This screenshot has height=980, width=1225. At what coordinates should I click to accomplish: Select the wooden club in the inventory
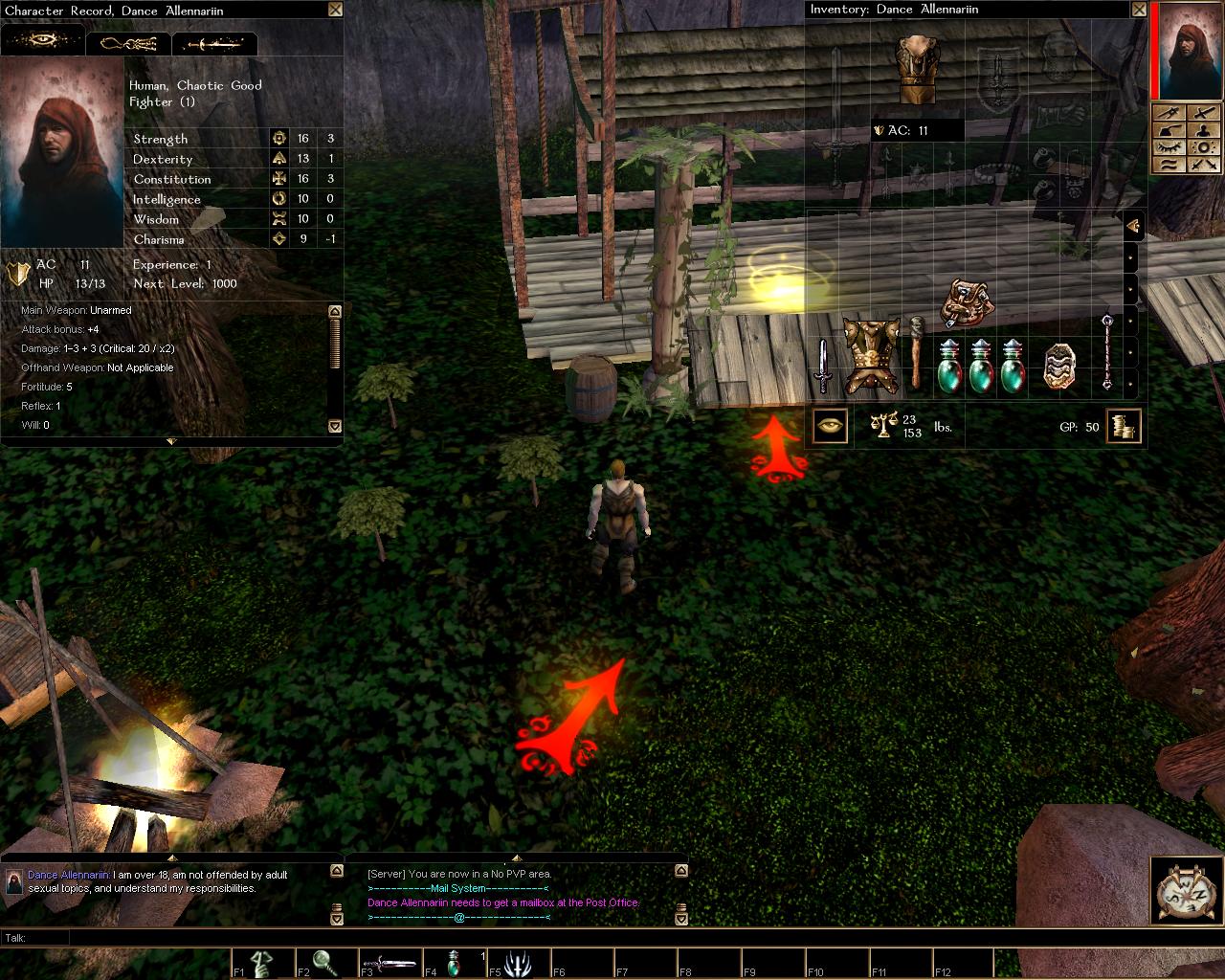pyautogui.click(x=916, y=351)
